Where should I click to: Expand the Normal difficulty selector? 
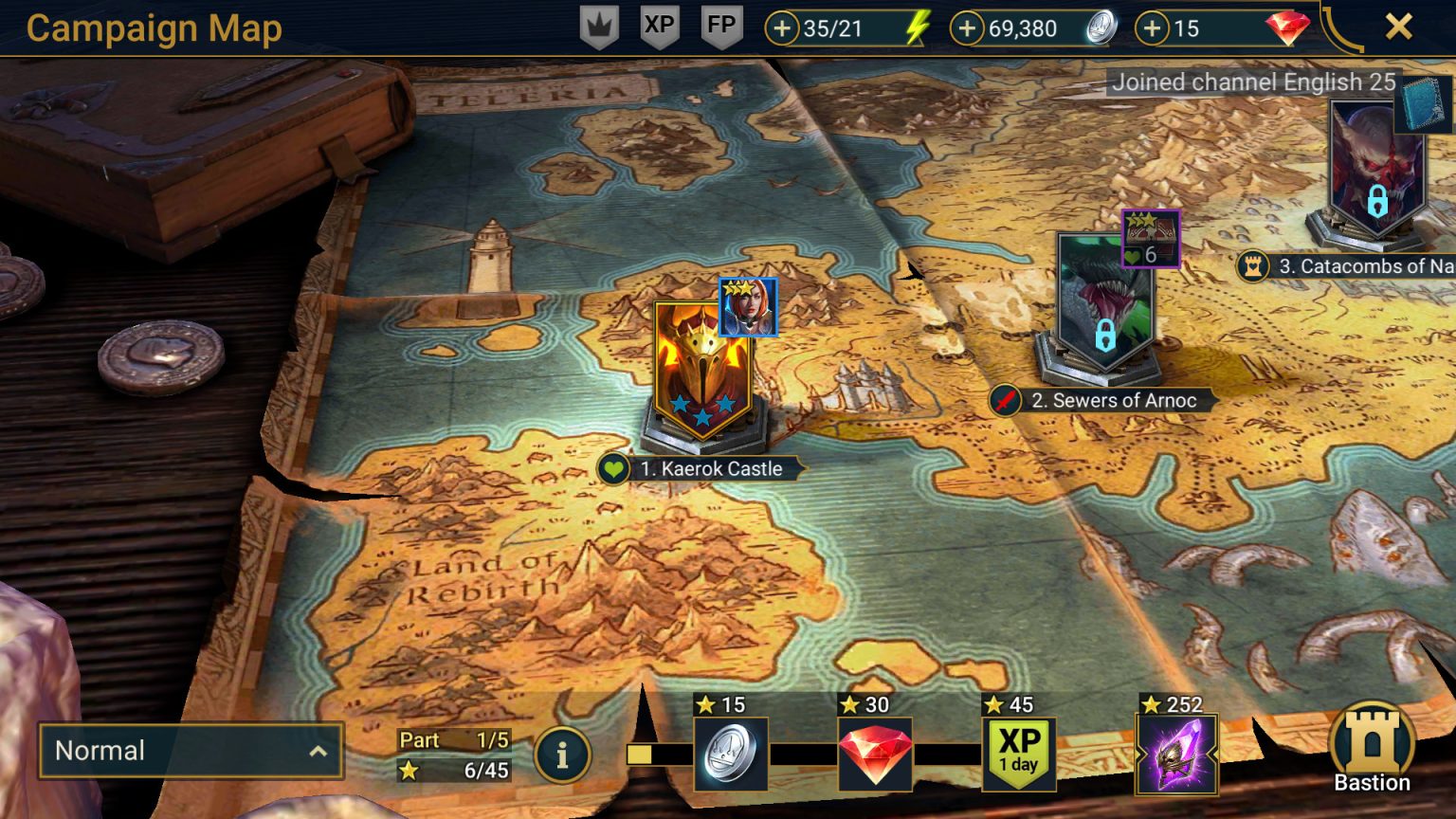tap(190, 751)
